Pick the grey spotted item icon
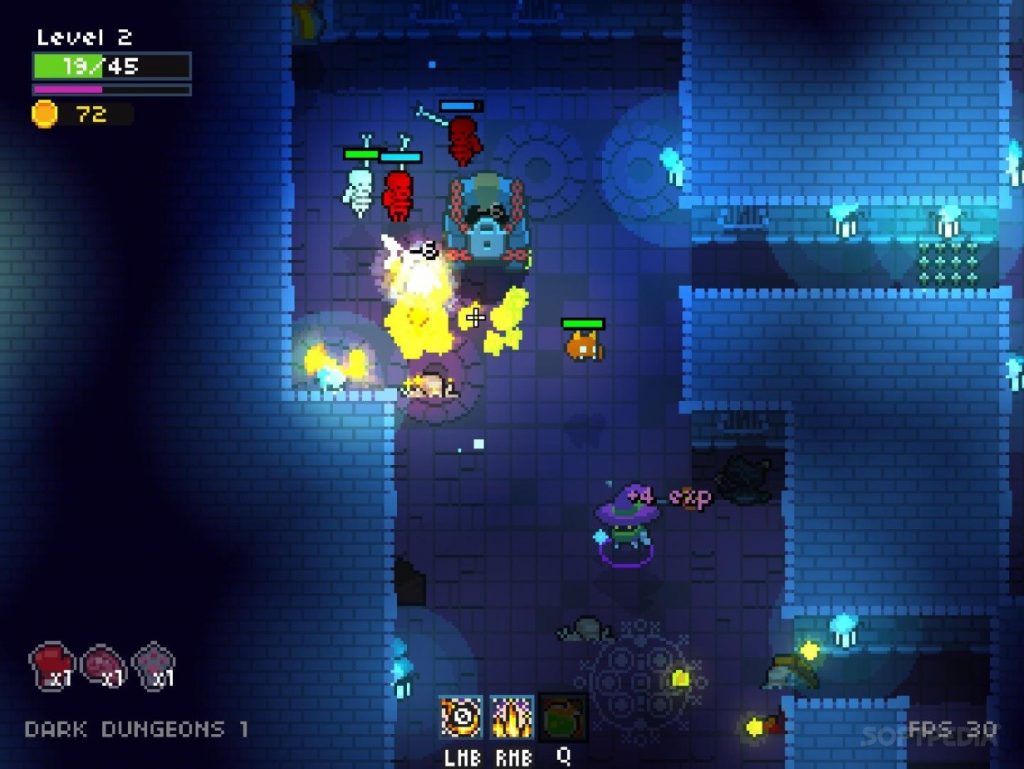1024x769 pixels. pos(154,664)
